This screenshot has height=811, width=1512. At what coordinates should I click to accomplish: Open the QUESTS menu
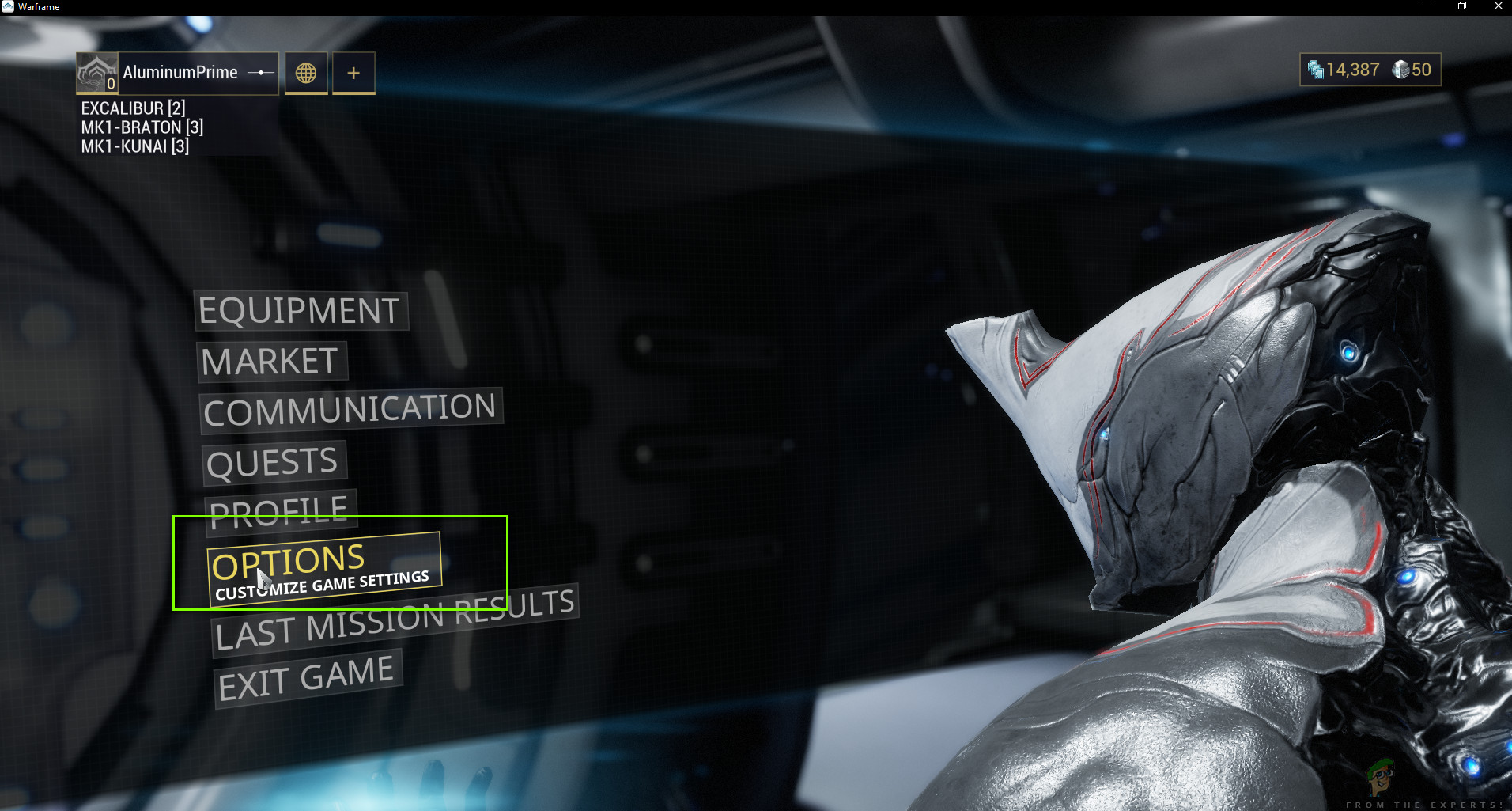point(273,461)
